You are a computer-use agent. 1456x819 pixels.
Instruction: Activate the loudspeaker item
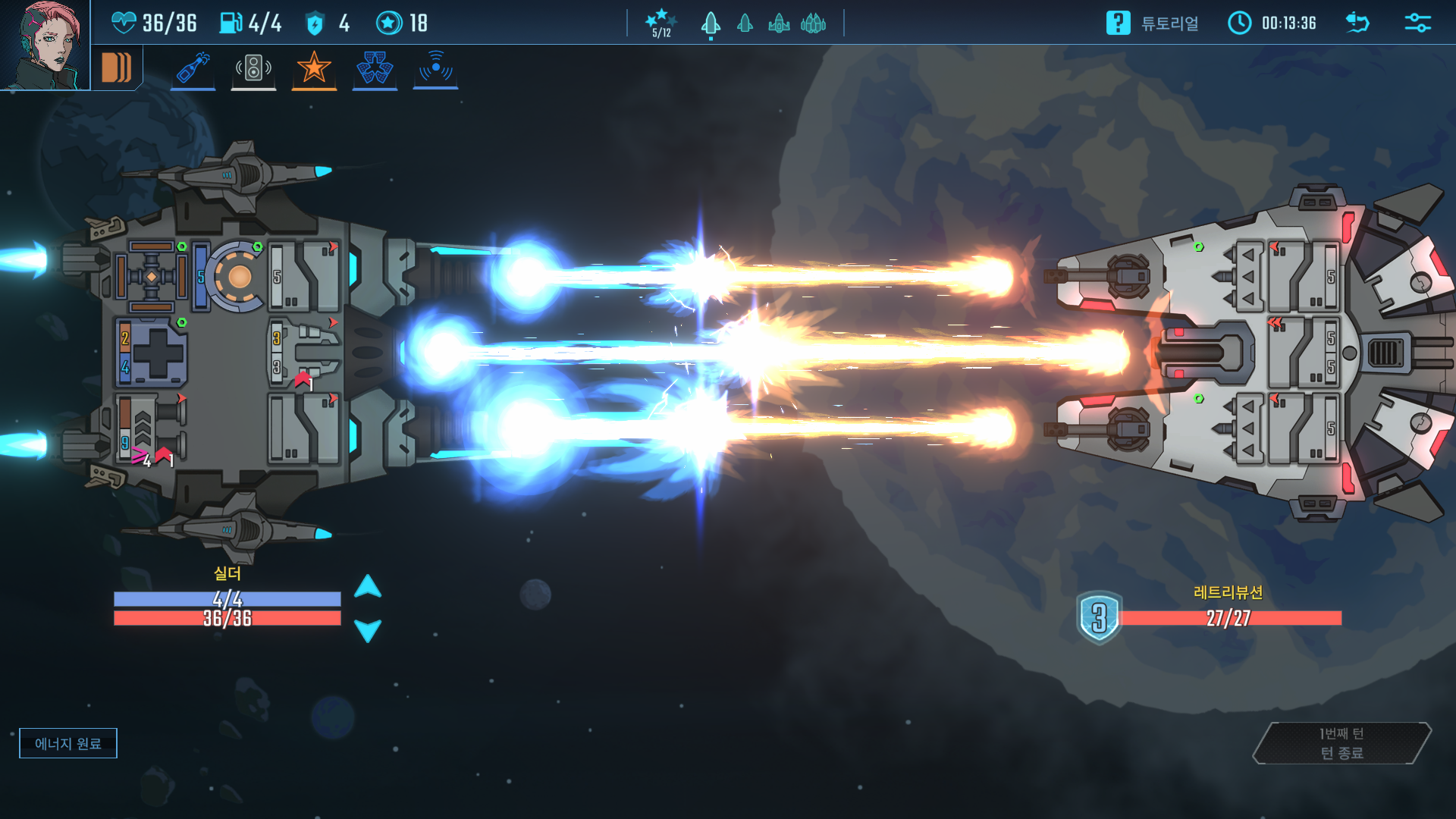click(253, 68)
